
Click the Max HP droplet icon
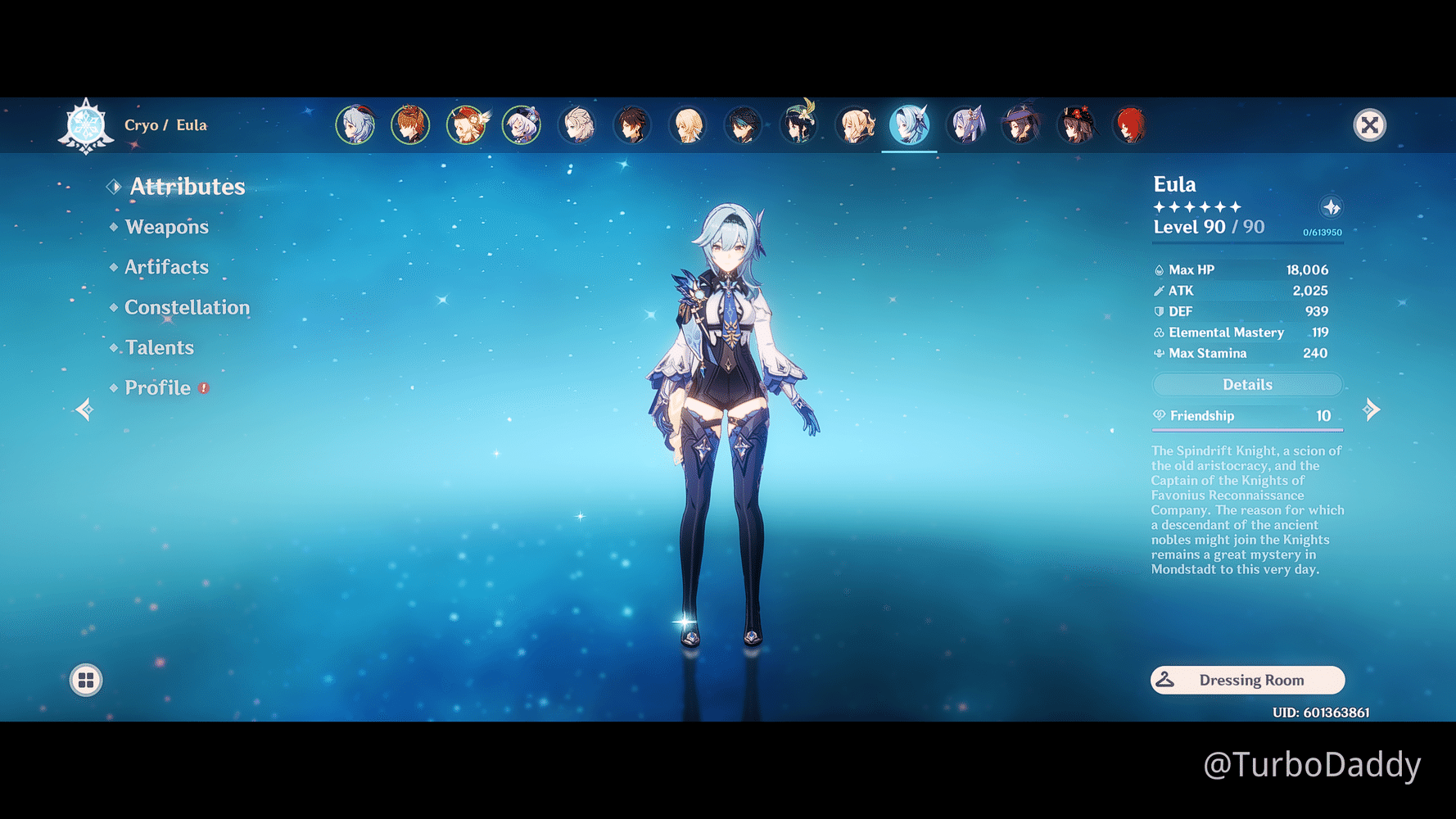click(1160, 269)
